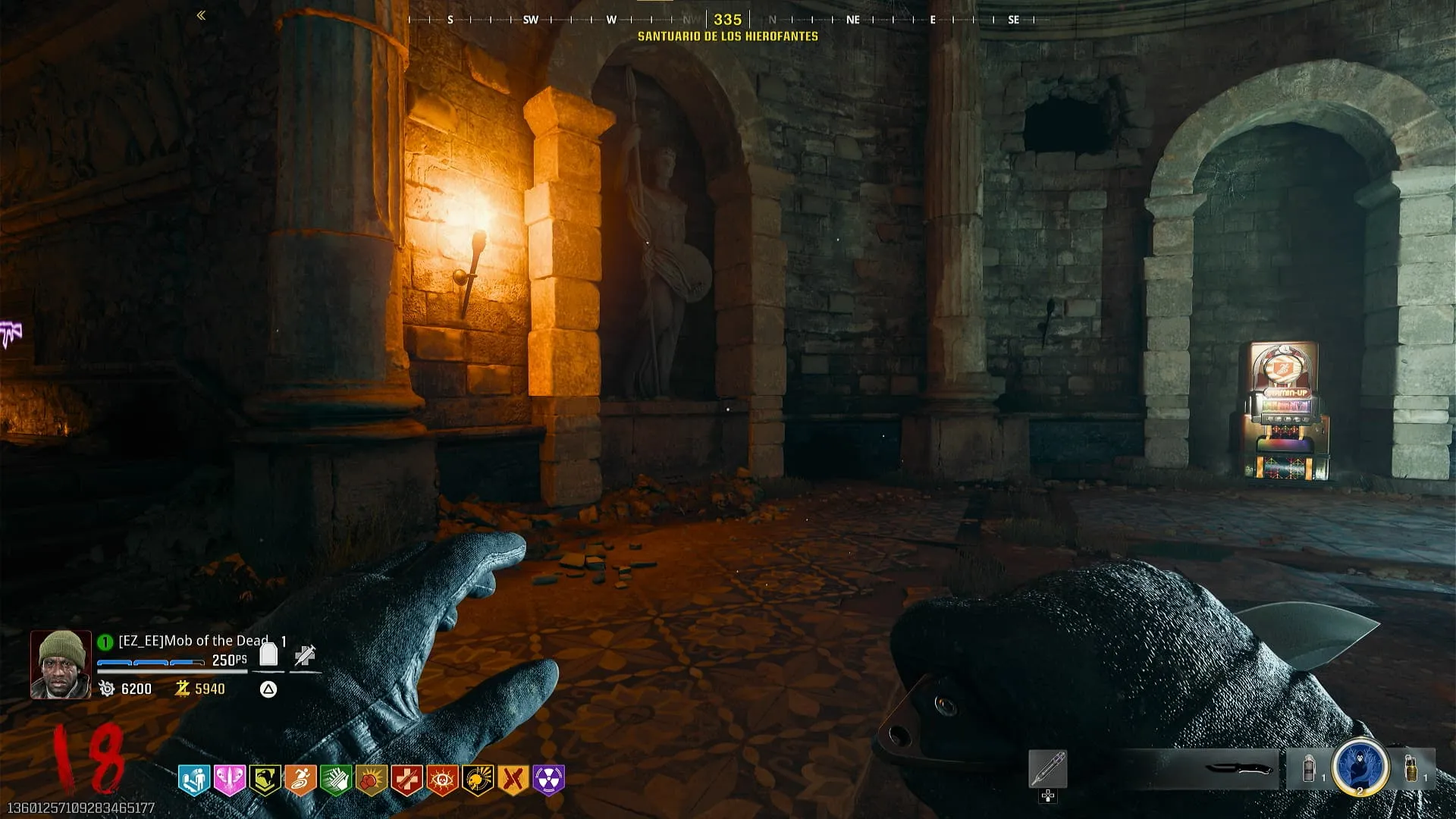Click the red cross-and-bullet perk icon

[406, 780]
